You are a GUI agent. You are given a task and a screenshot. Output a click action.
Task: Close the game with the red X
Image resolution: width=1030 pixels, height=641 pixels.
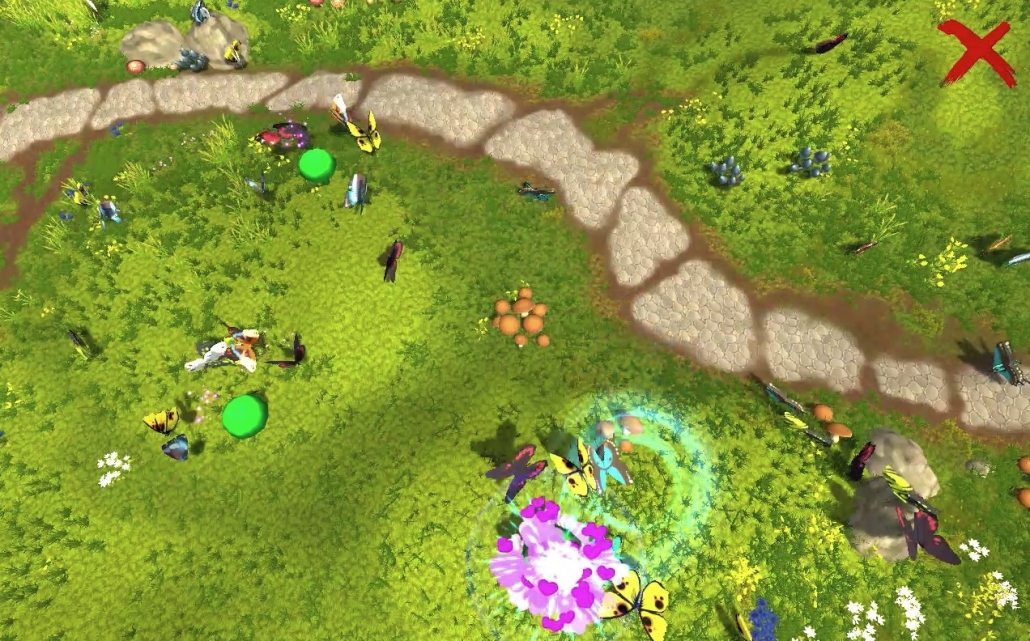[975, 52]
